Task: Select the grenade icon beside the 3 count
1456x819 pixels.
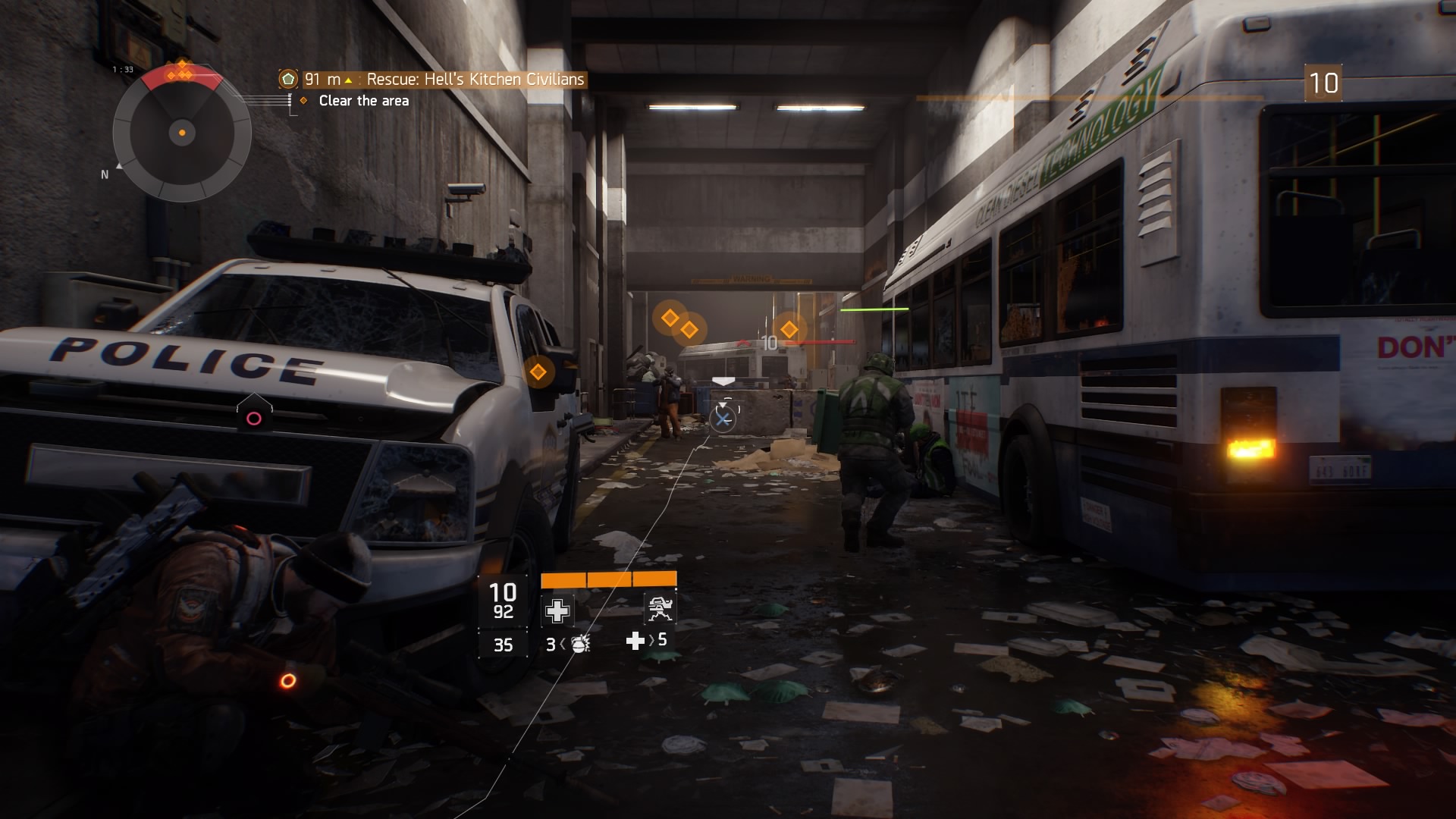Action: [x=580, y=644]
